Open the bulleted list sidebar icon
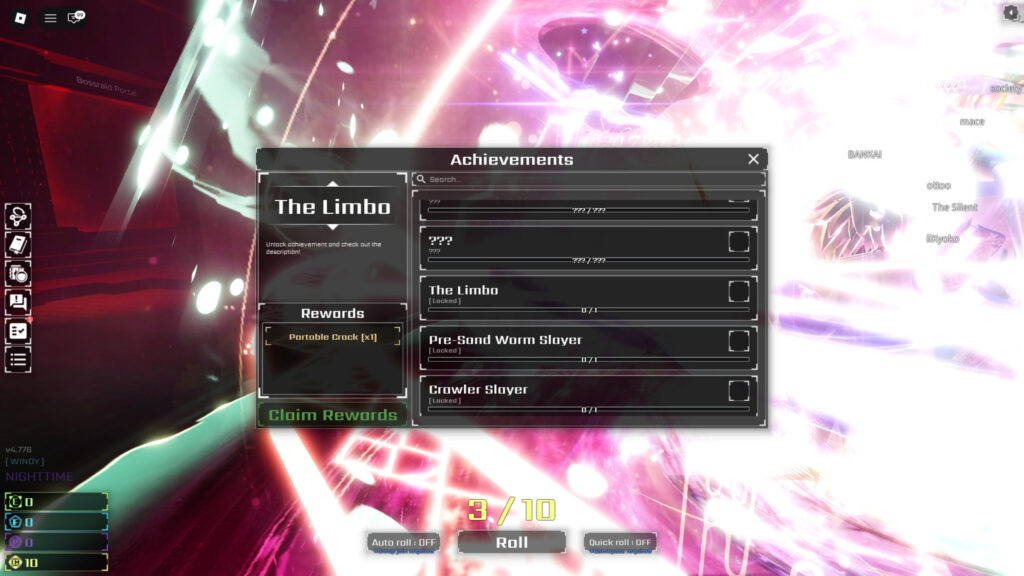Viewport: 1024px width, 576px height. click(18, 359)
